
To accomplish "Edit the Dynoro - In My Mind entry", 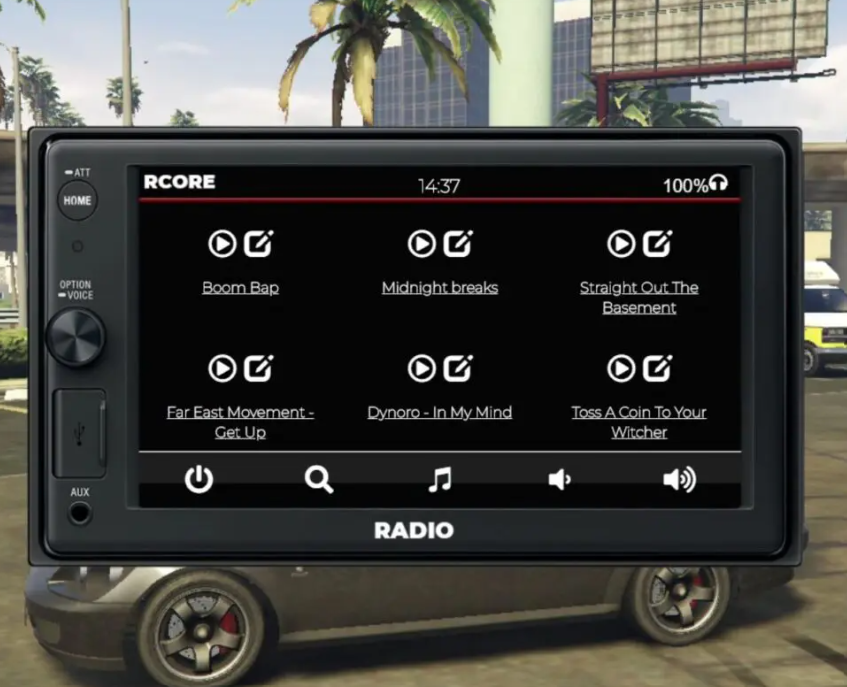I will click(458, 369).
